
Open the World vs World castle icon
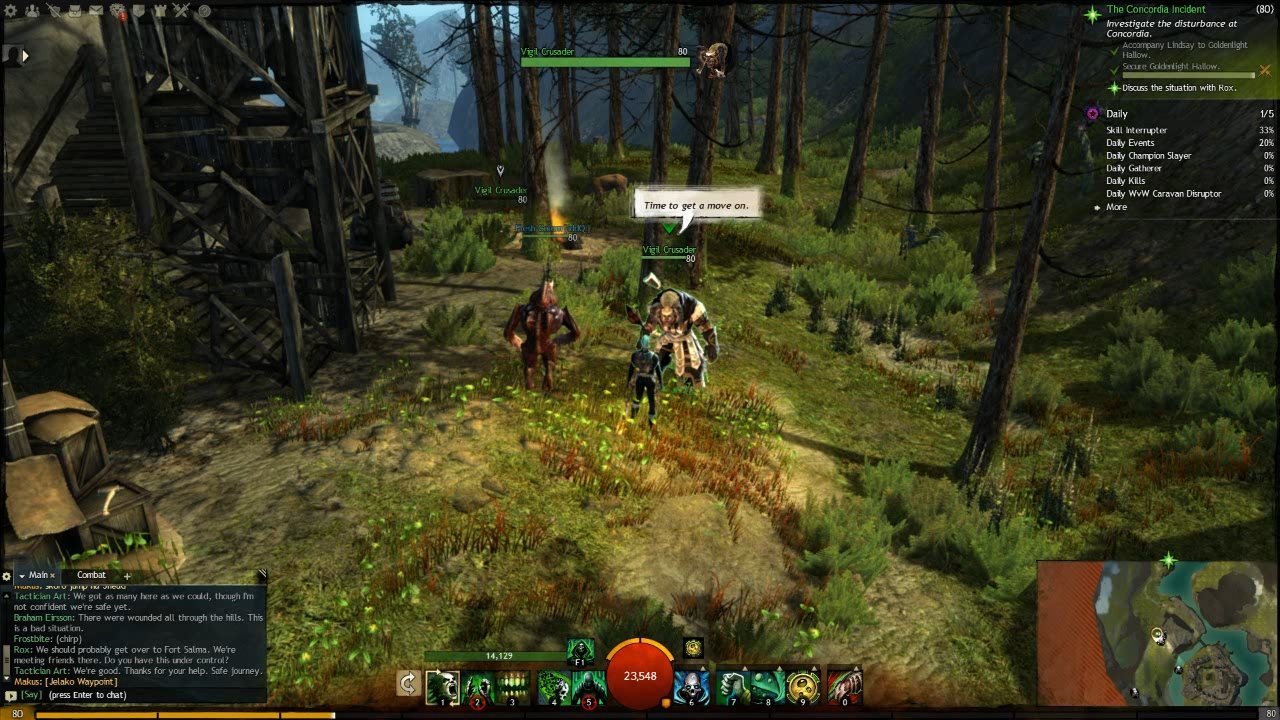160,11
